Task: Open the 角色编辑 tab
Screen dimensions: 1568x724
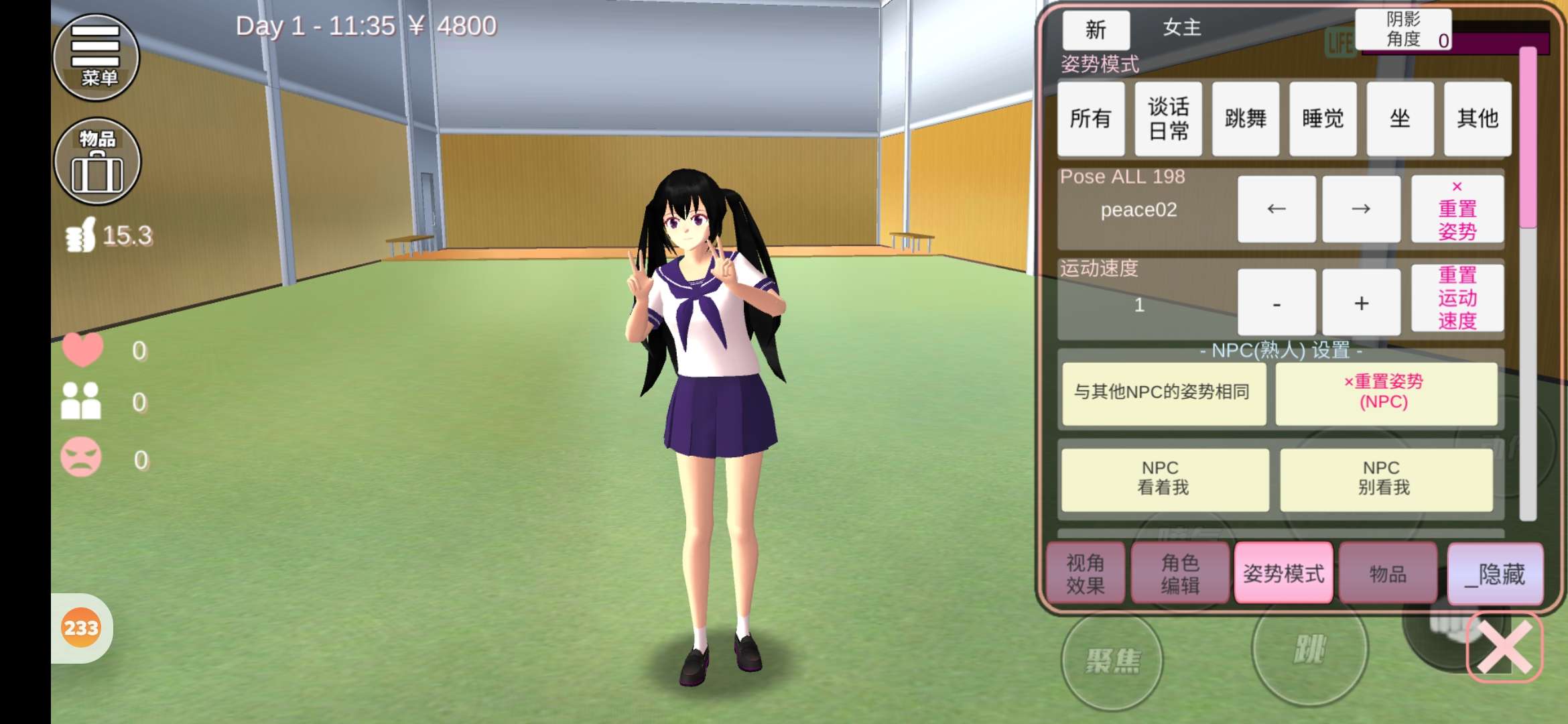Action: [x=1180, y=574]
